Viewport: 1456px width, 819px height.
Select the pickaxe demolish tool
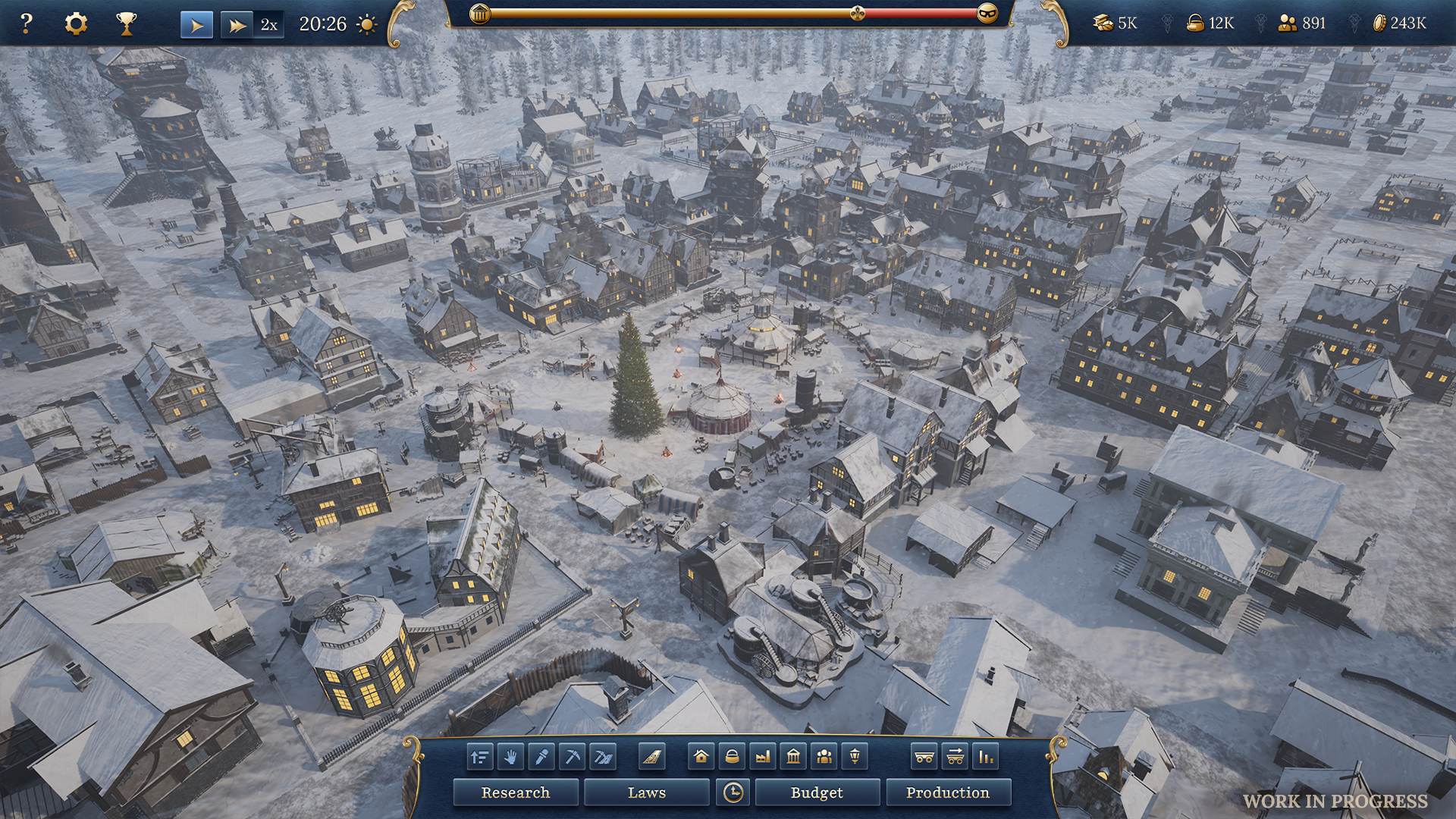573,757
